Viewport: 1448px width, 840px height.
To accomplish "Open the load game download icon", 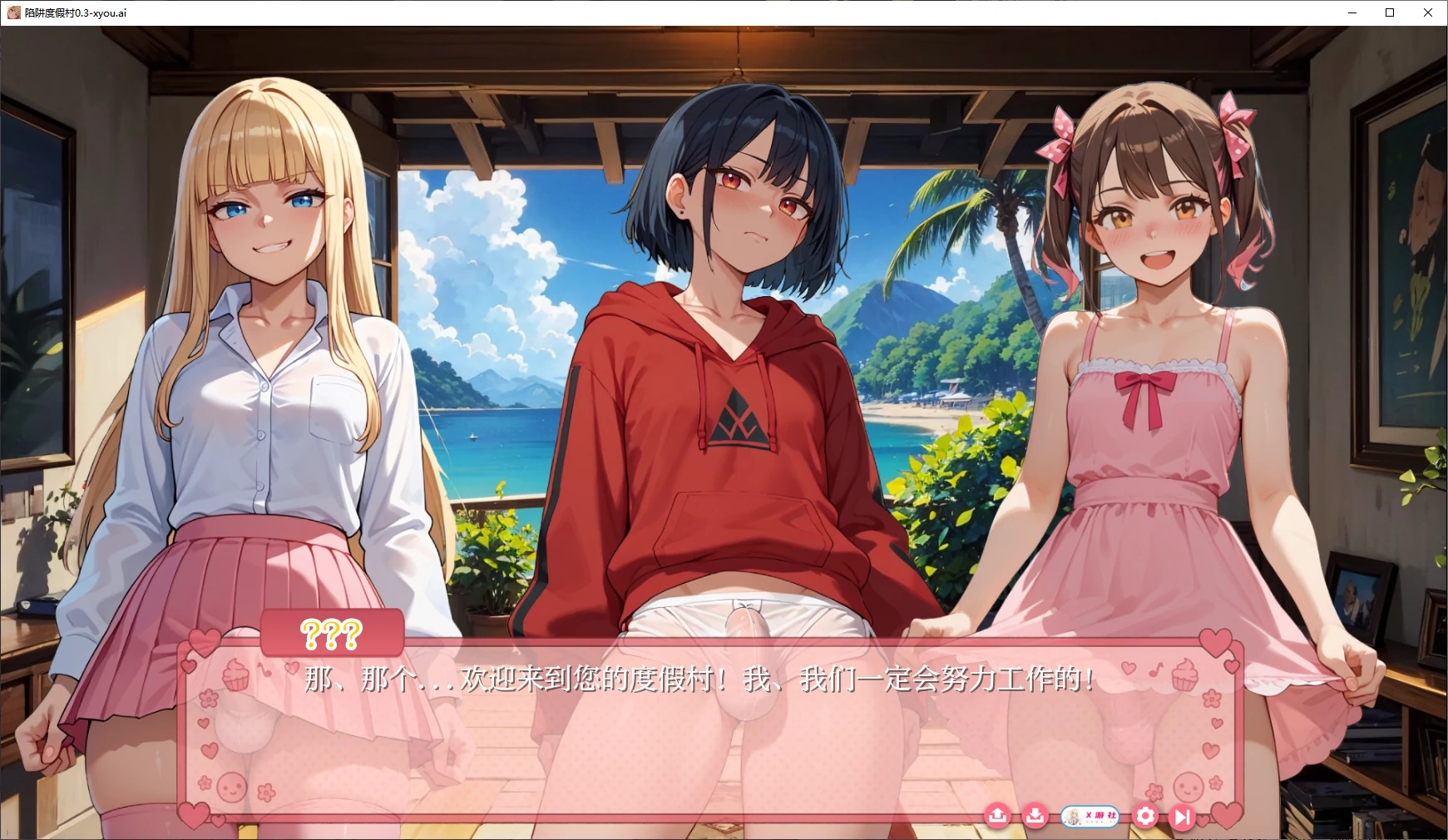I will [x=1035, y=817].
